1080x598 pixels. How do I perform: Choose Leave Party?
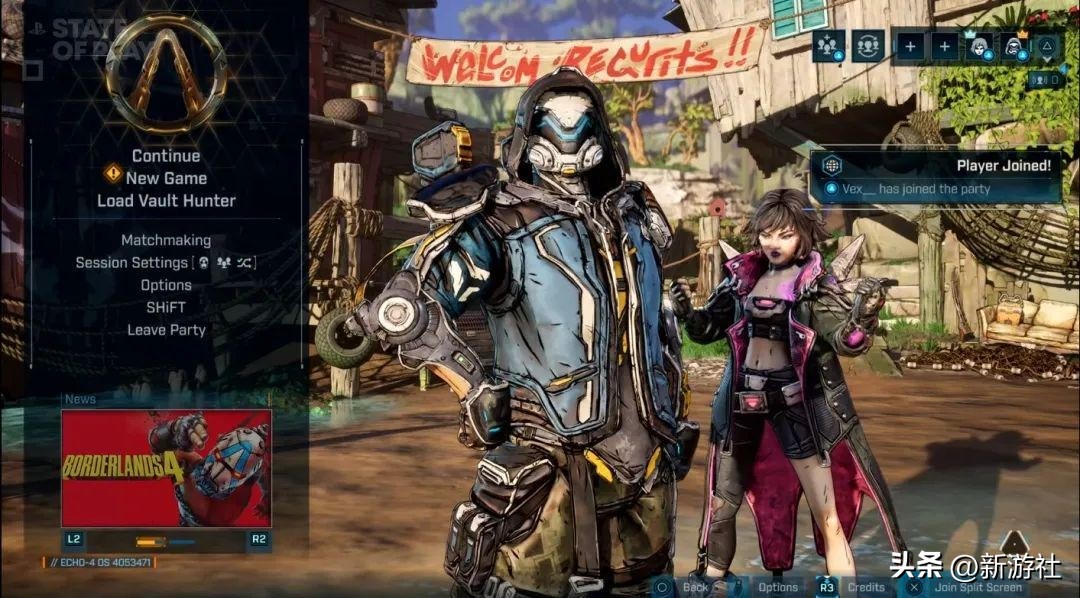(166, 329)
